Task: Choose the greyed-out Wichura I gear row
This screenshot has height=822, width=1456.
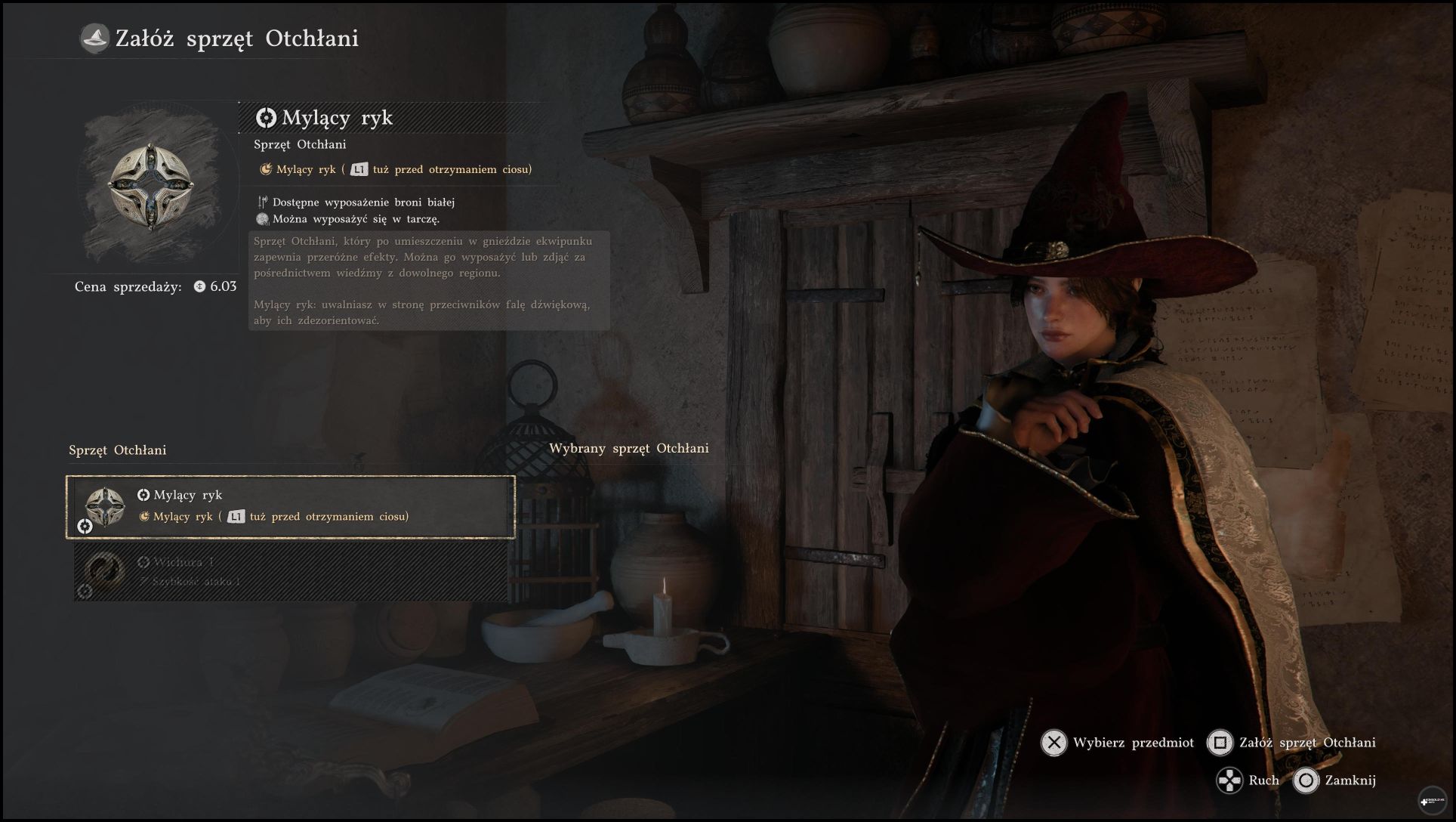Action: coord(291,572)
